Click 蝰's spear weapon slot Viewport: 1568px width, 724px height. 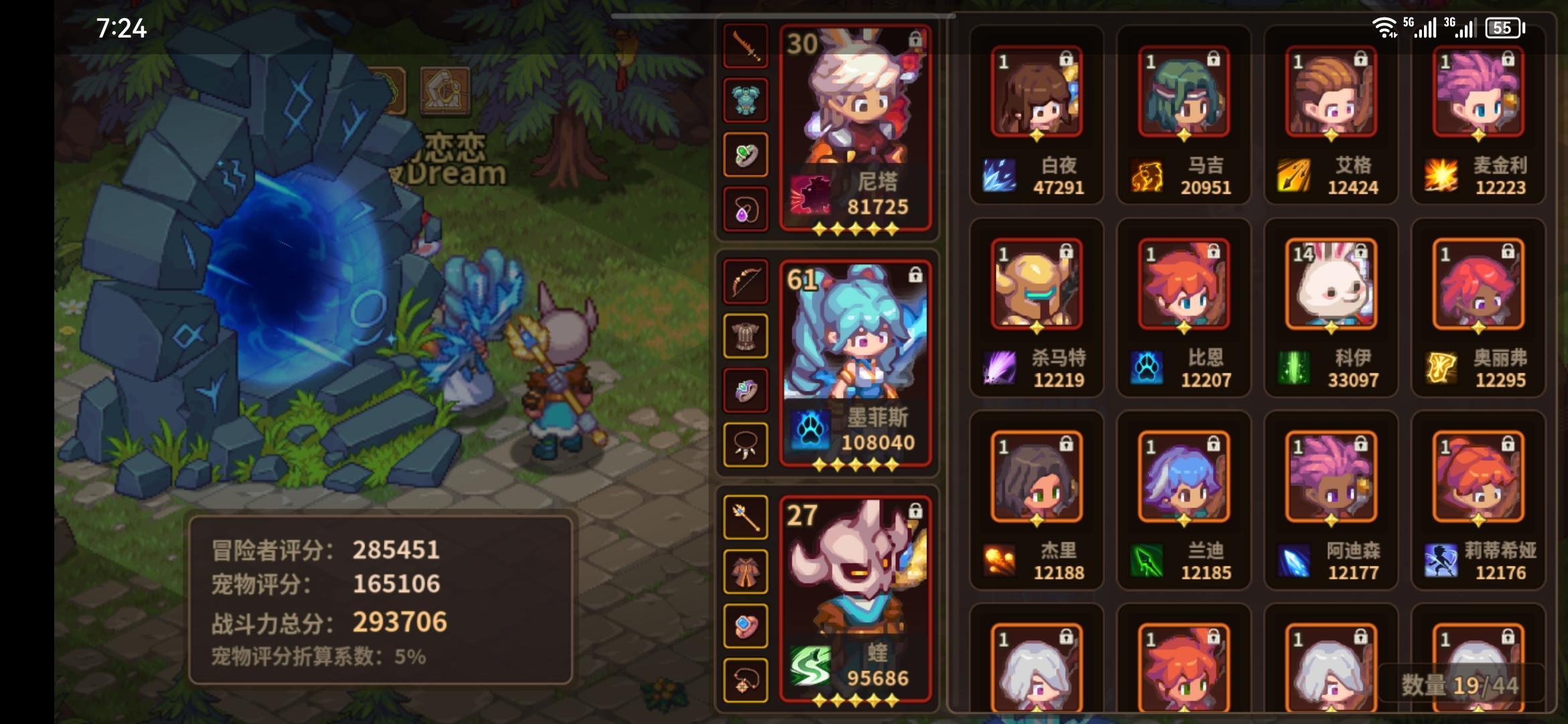(746, 518)
